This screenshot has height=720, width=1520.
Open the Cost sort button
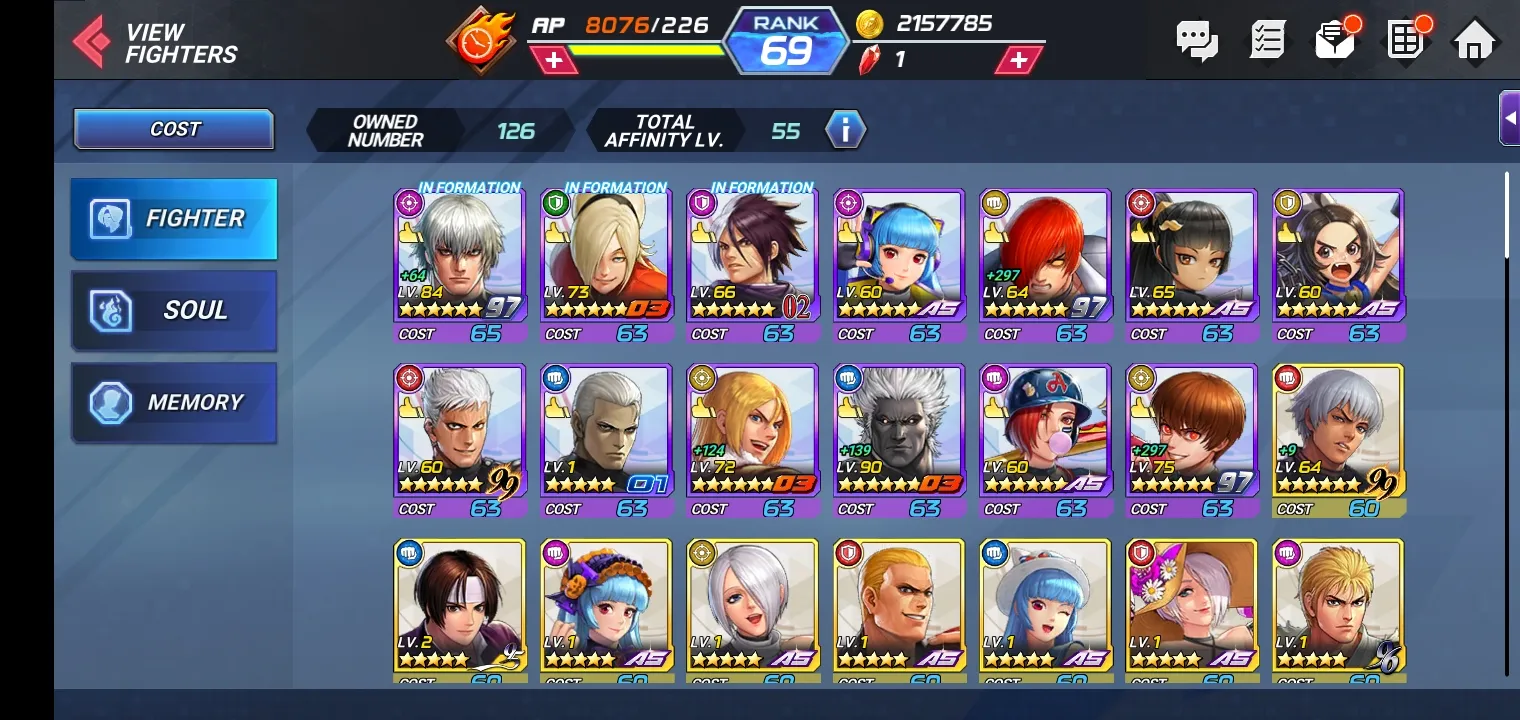tap(174, 129)
